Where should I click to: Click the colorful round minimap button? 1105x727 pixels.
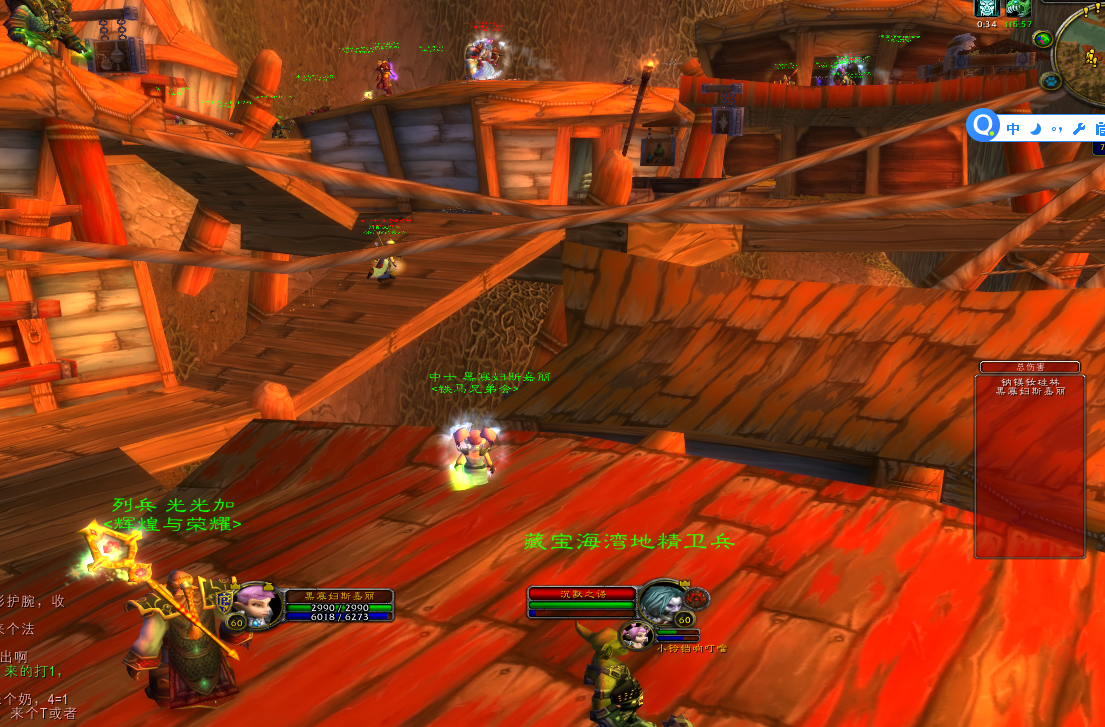pyautogui.click(x=1043, y=39)
